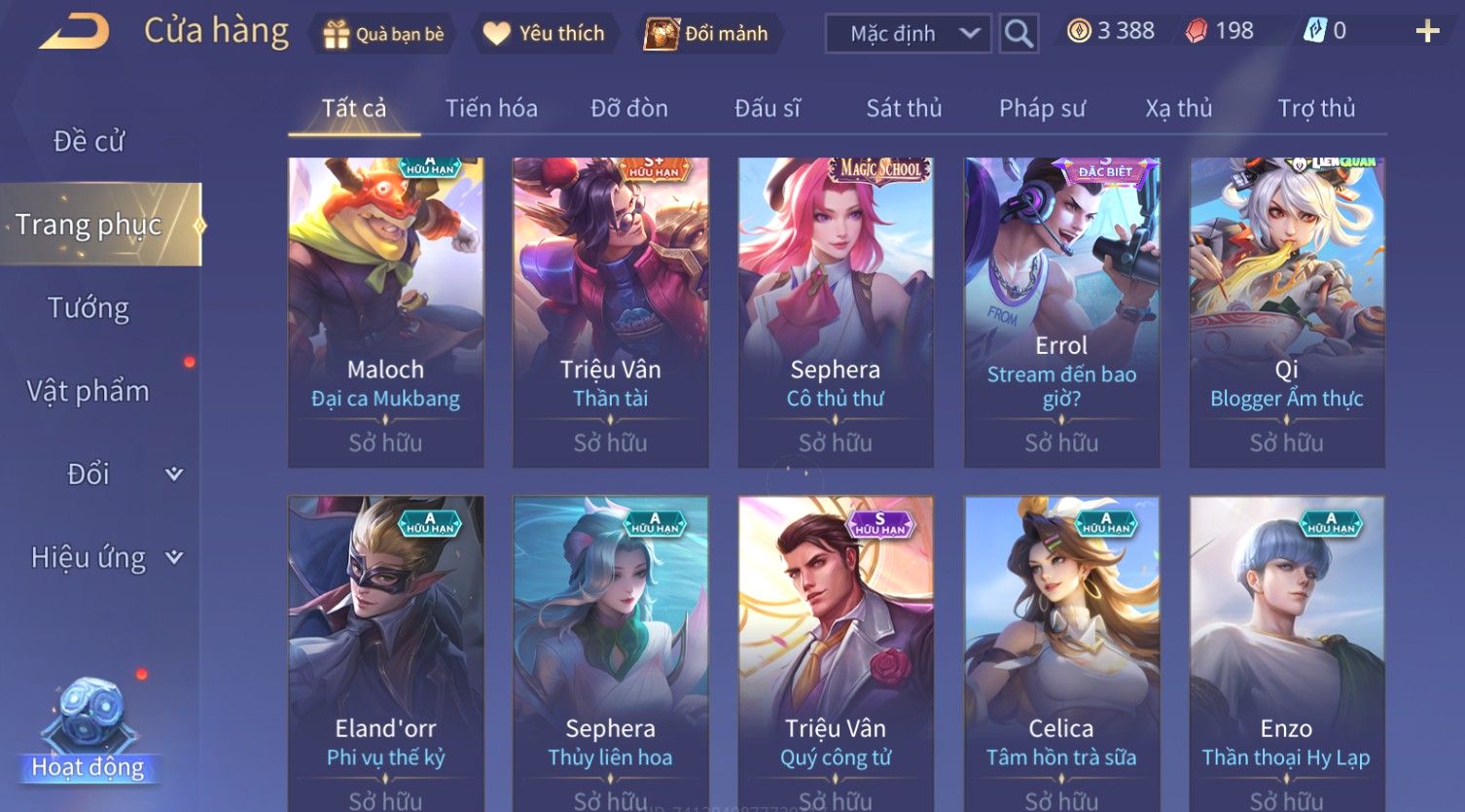Viewport: 1465px width, 812px height.
Task: Open the Yêu thích favorites list
Action: point(545,34)
